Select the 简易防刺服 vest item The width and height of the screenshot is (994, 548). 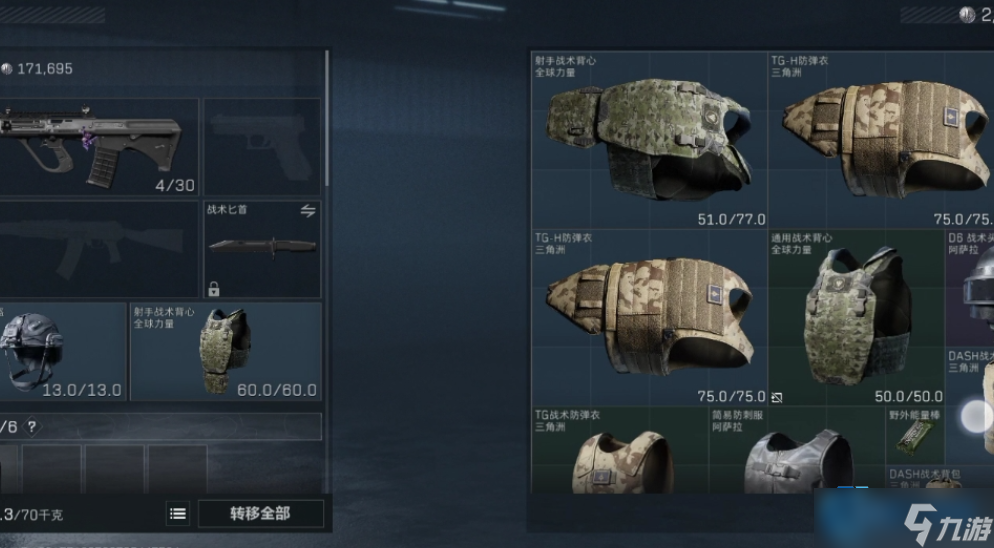pos(796,452)
